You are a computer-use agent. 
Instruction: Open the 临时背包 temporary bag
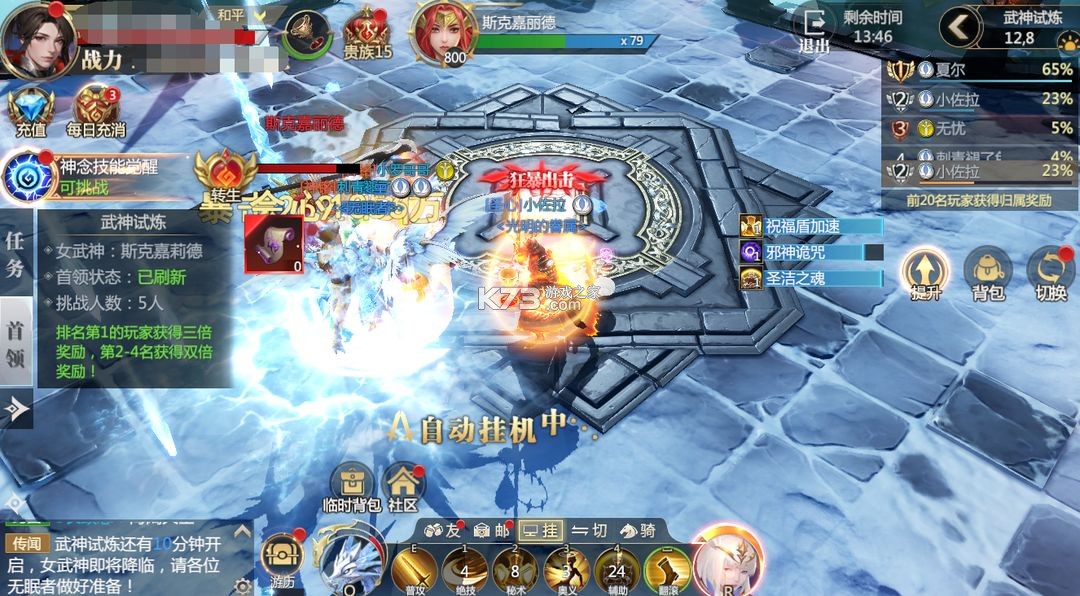point(352,487)
